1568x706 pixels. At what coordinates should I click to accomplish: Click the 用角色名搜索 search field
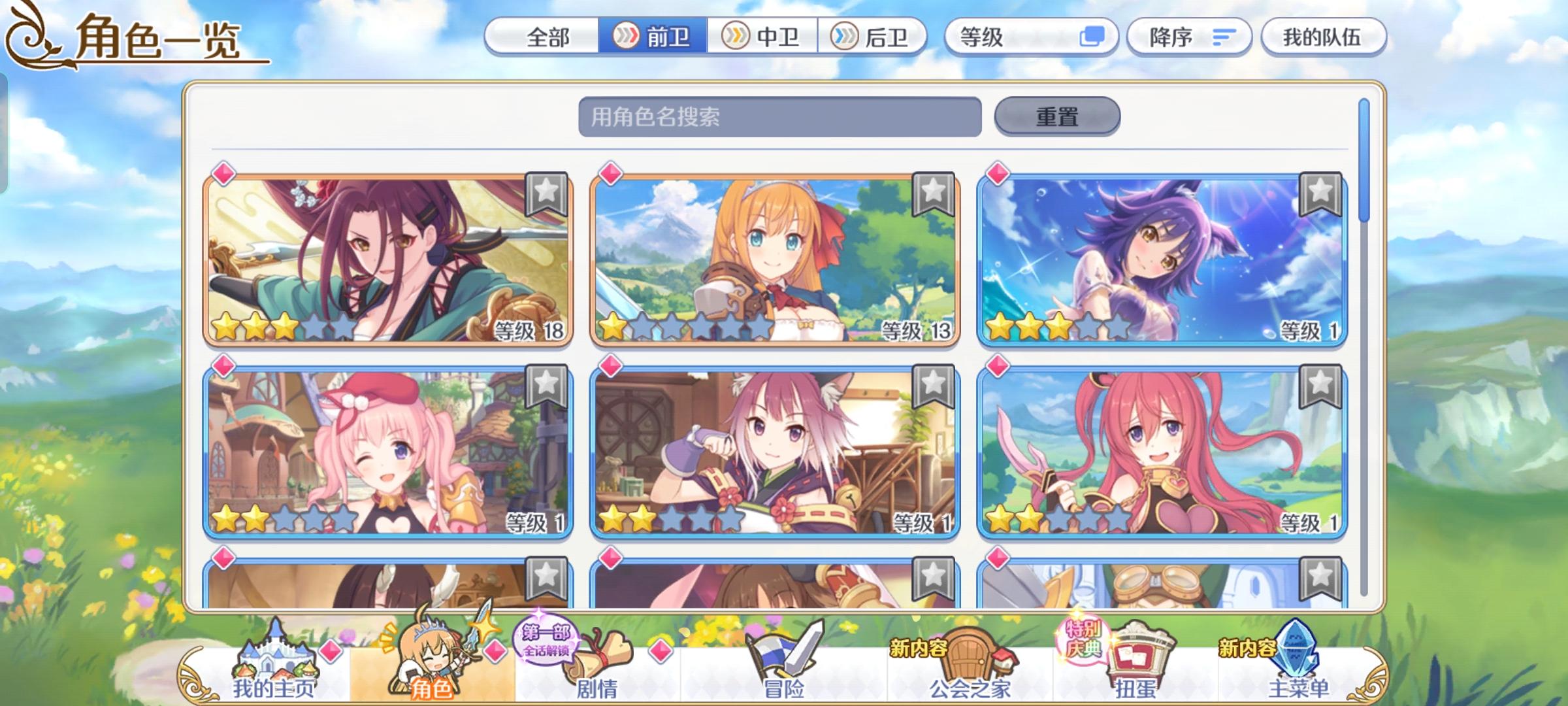777,116
